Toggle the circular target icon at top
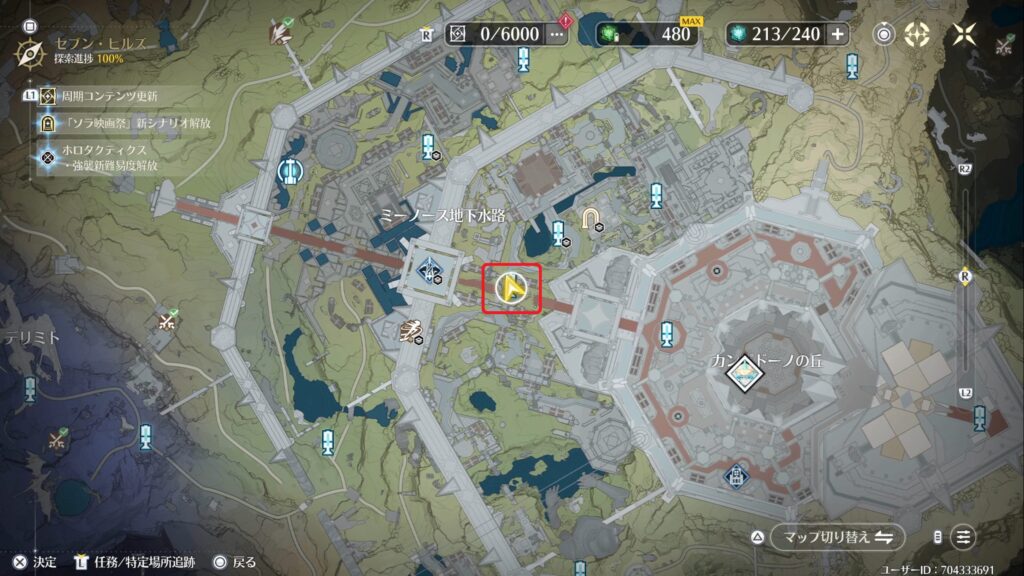The image size is (1024, 576). [884, 34]
